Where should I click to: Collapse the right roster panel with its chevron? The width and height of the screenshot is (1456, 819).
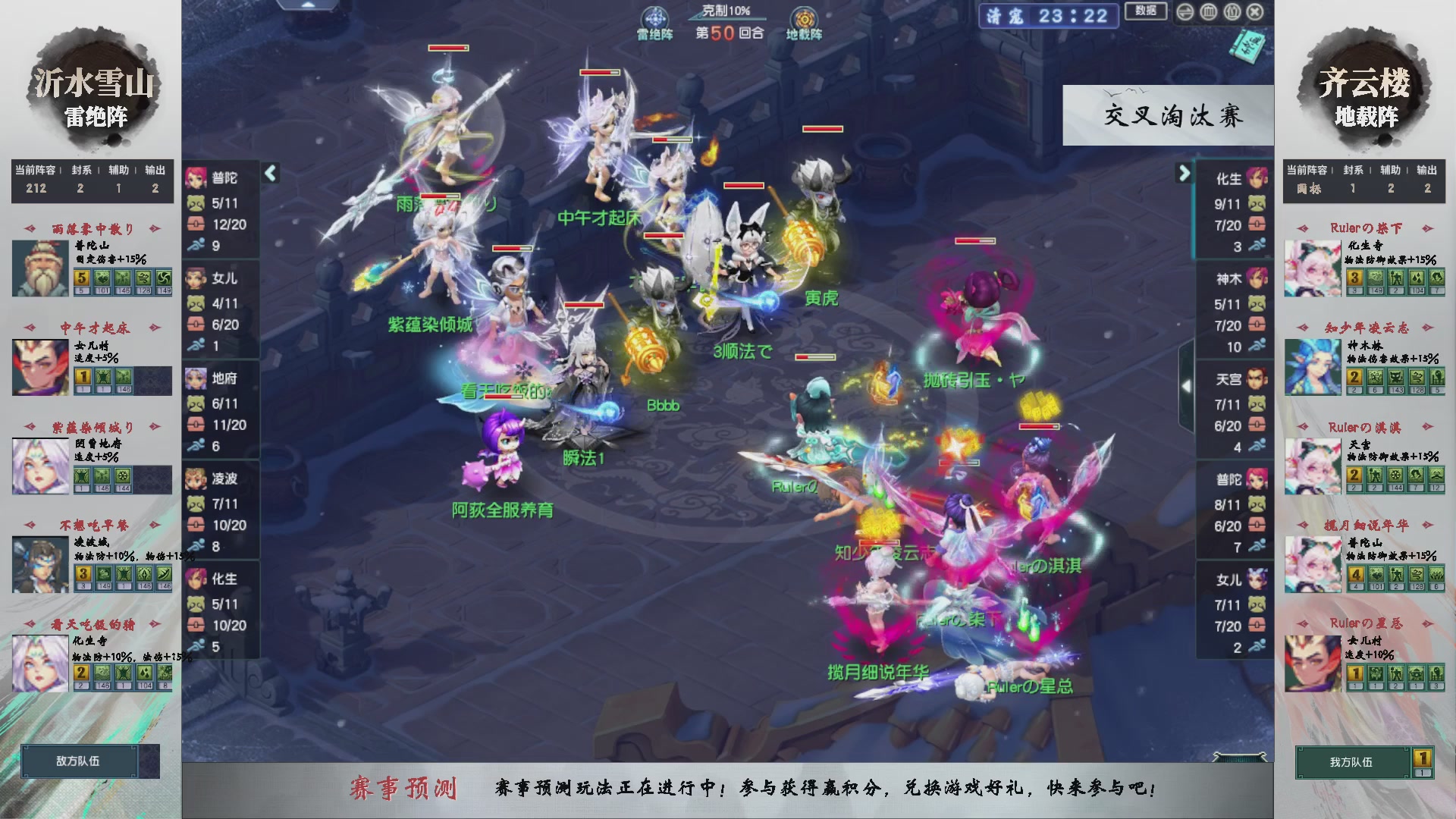point(1184,173)
